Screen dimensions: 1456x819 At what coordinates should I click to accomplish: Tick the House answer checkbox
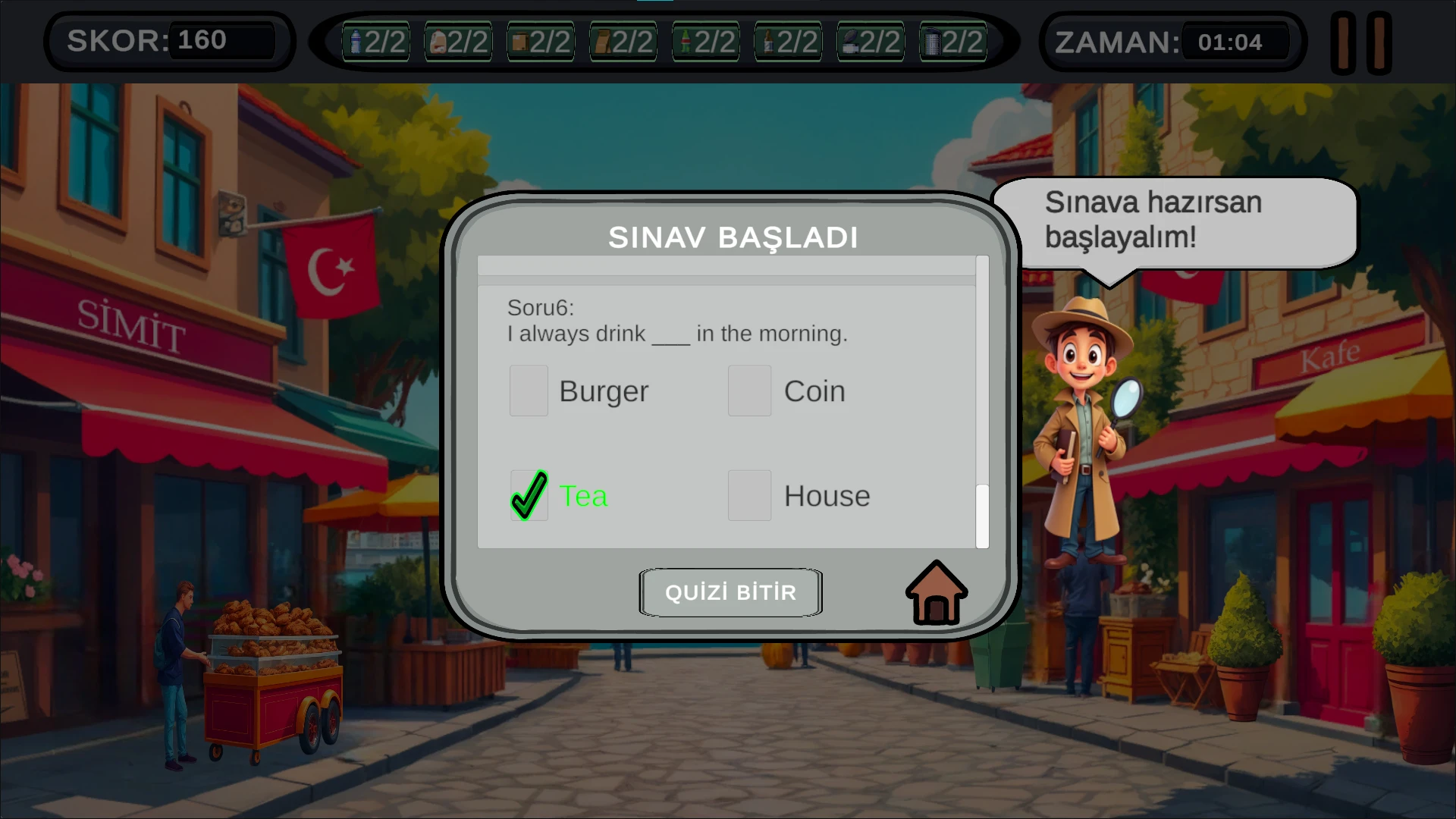pos(749,495)
